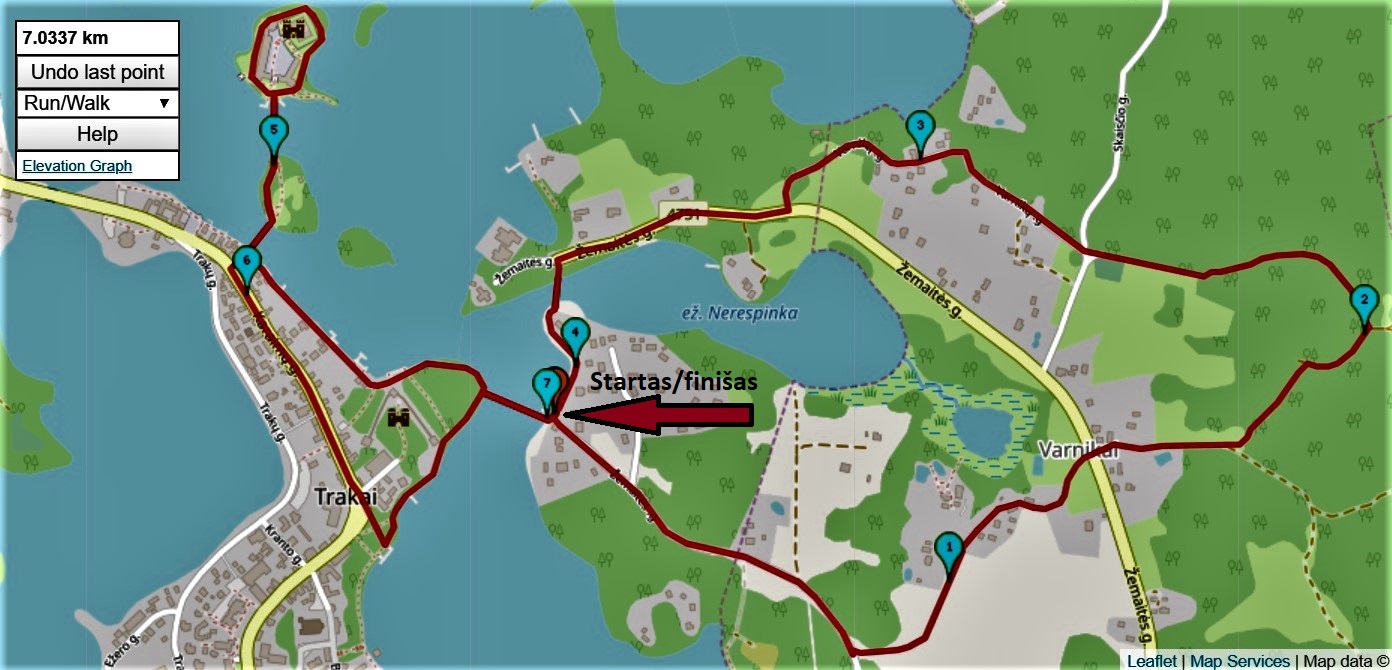Open the Map Services link

(1239, 661)
